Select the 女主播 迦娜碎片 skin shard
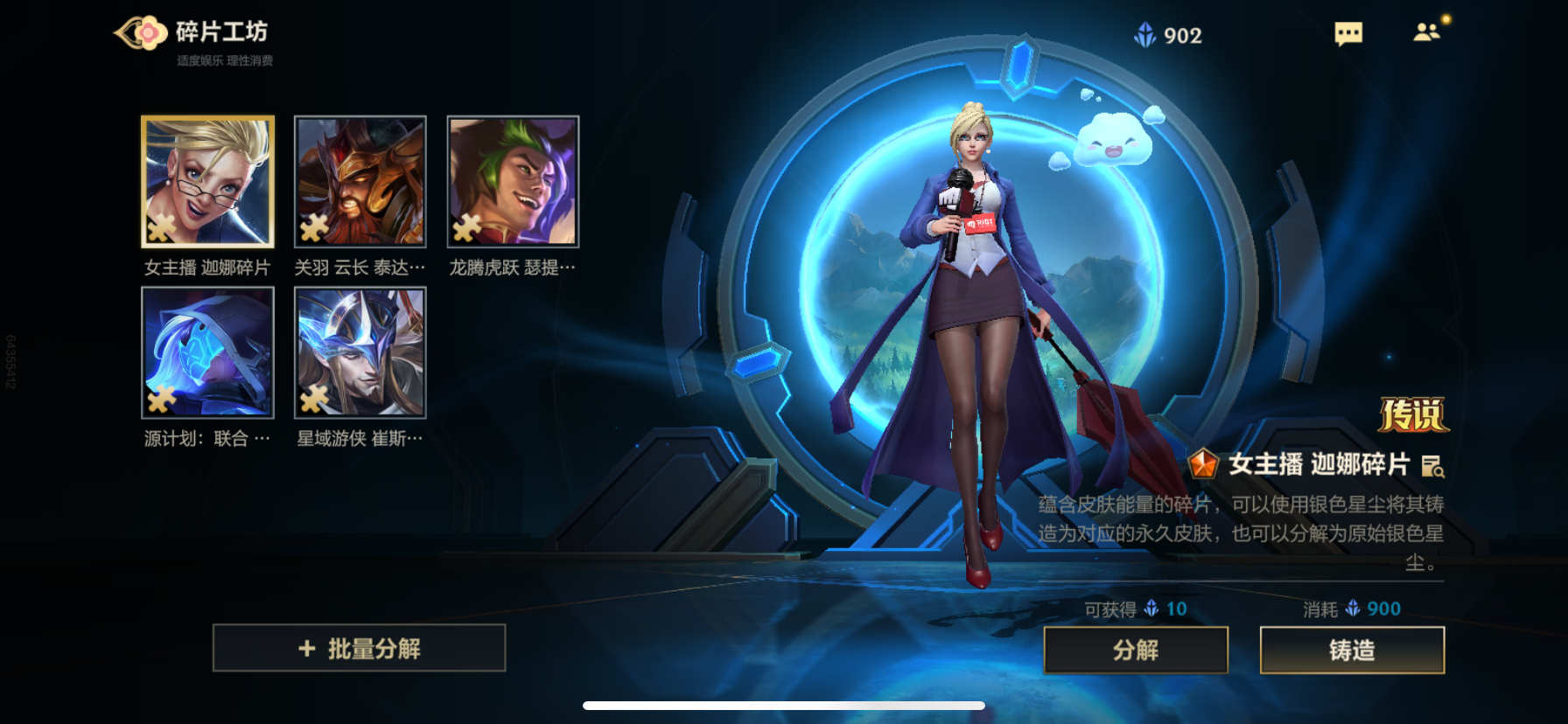The width and height of the screenshot is (1568, 724). click(207, 182)
